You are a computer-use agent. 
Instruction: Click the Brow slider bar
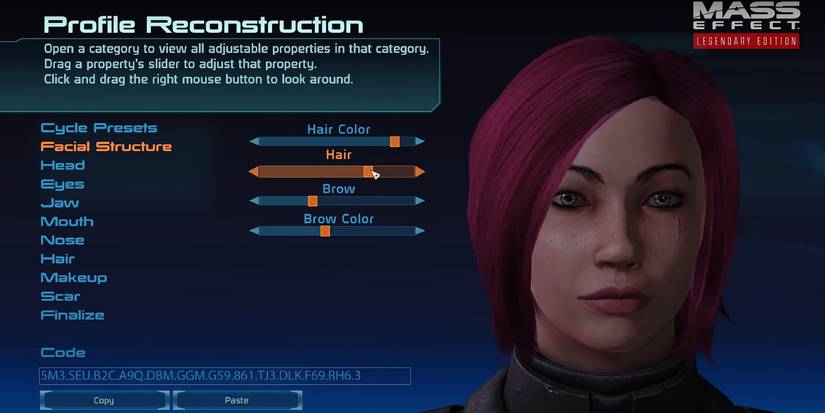tap(336, 201)
